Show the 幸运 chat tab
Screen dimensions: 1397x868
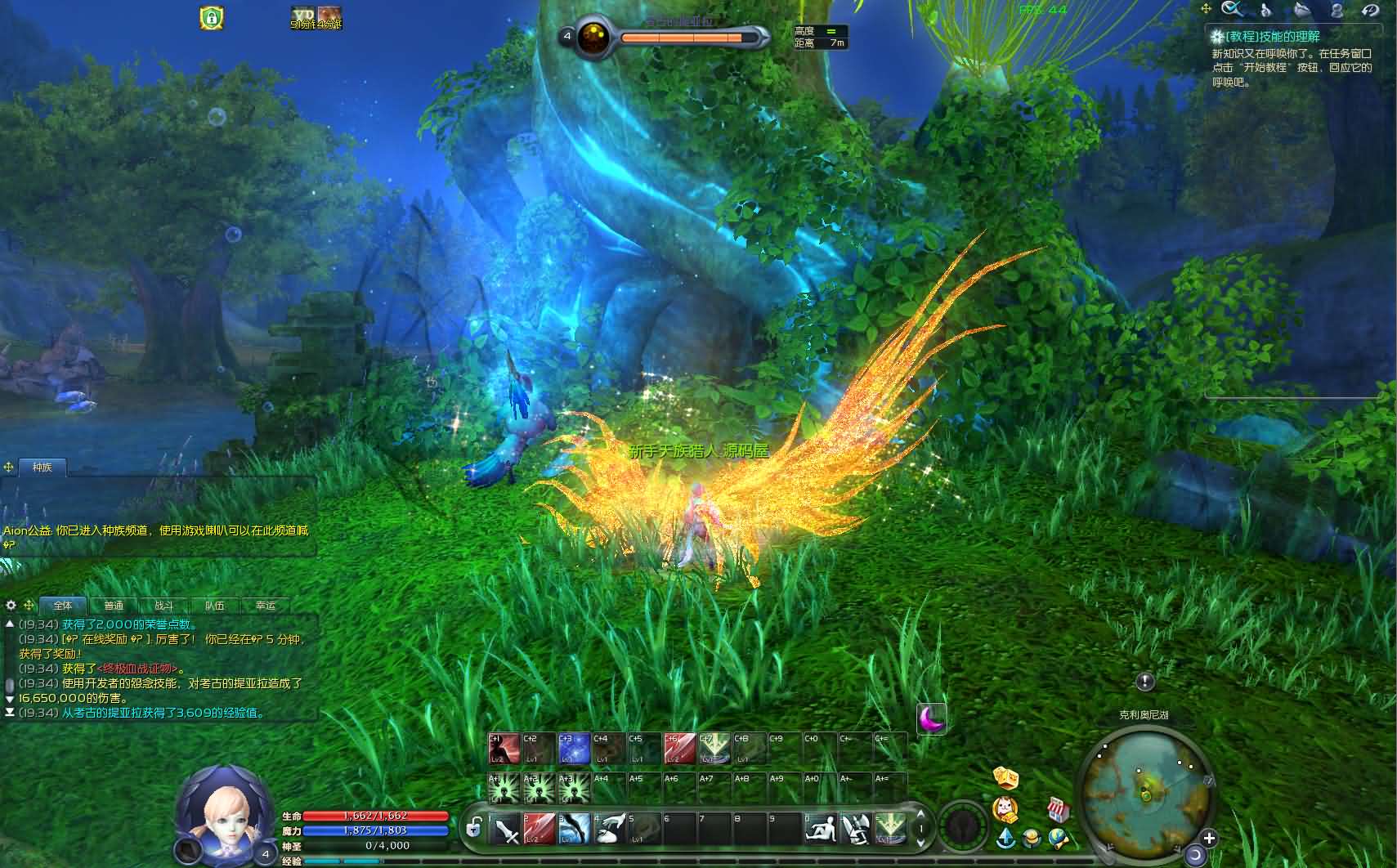point(266,606)
